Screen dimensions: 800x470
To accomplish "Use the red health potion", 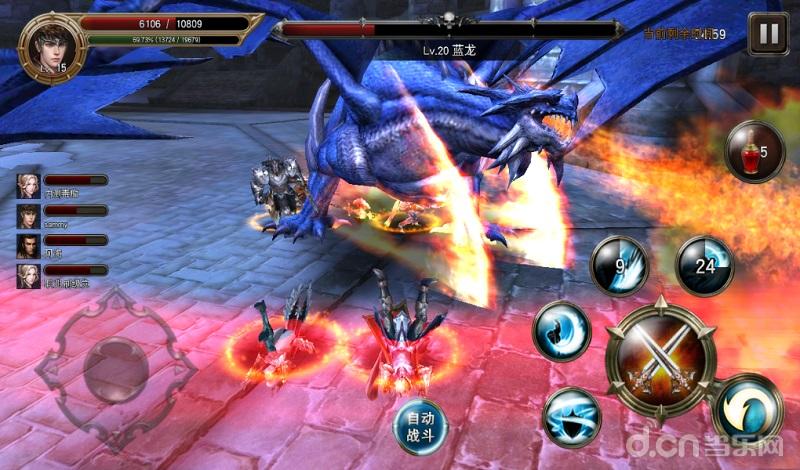I will (x=753, y=152).
